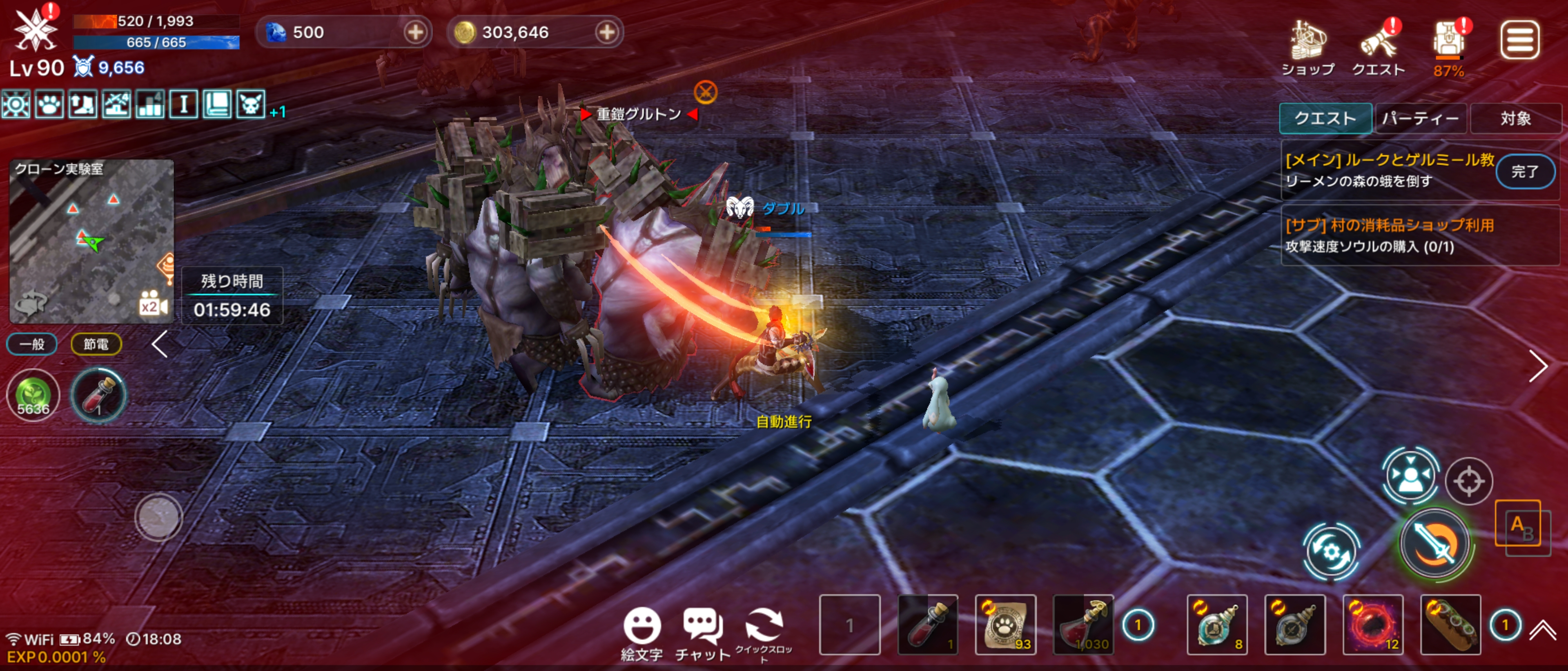Open the クローン実験室 minimap

click(91, 240)
